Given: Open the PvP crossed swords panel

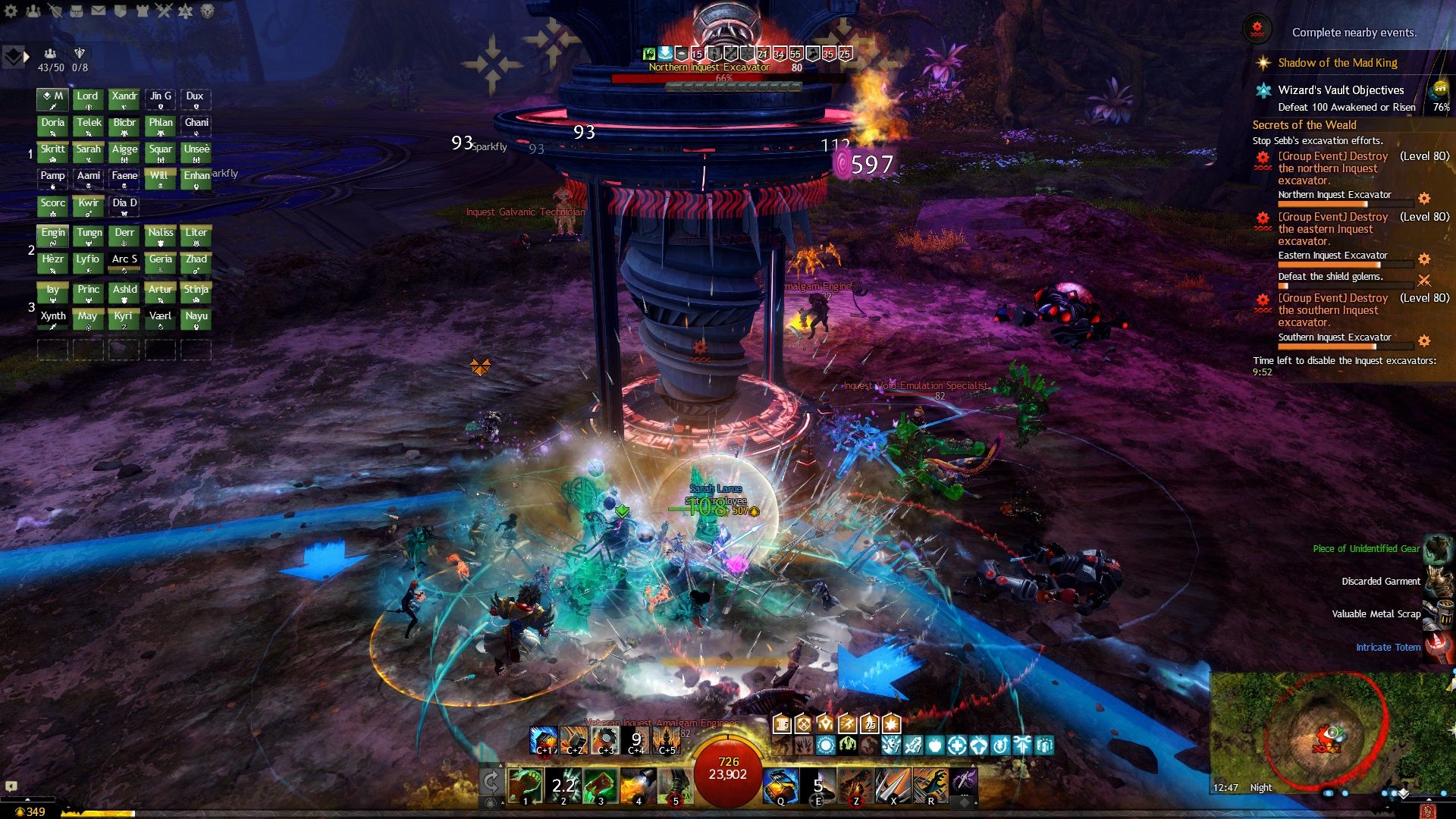Looking at the screenshot, I should (164, 11).
